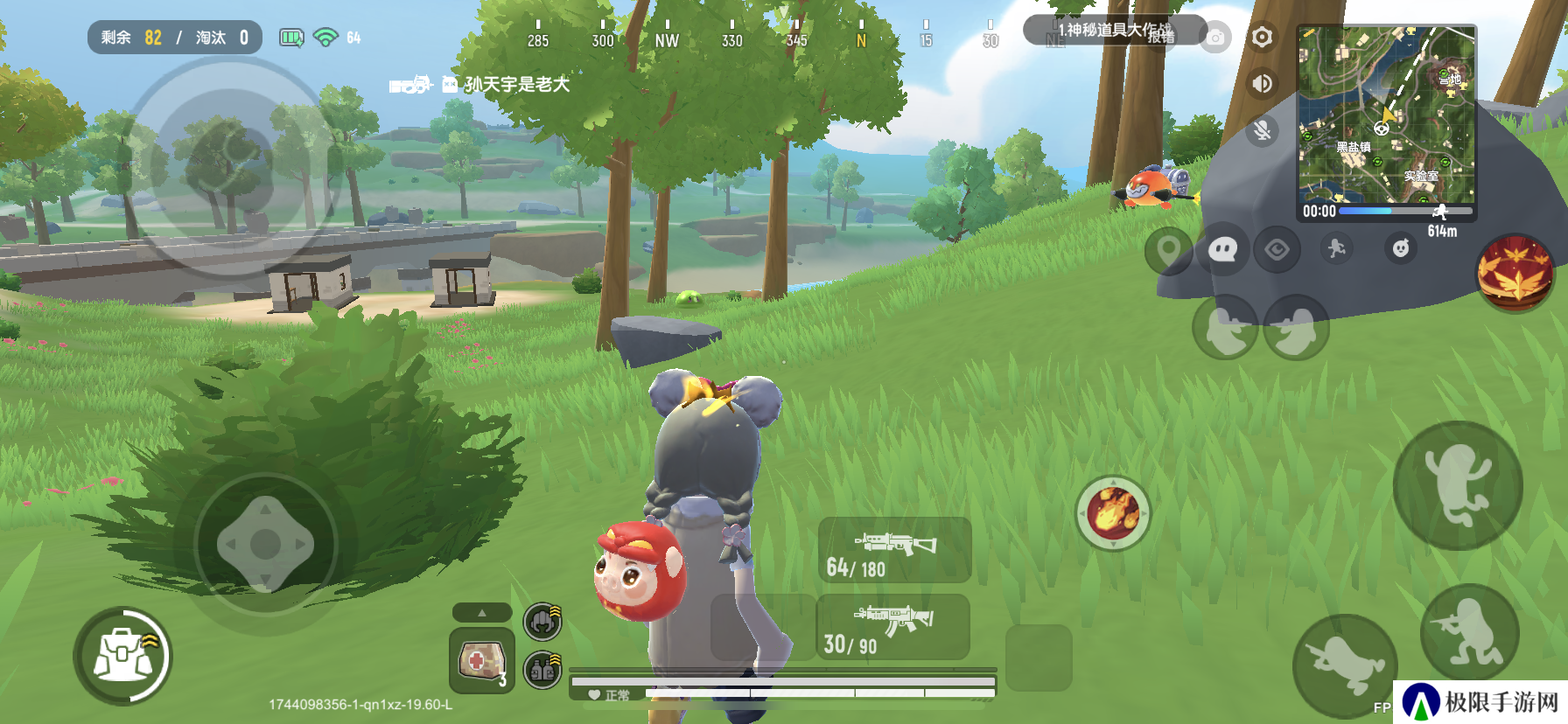
Task: Open the mission tracker 神秘道具大作战
Action: [x=1114, y=31]
